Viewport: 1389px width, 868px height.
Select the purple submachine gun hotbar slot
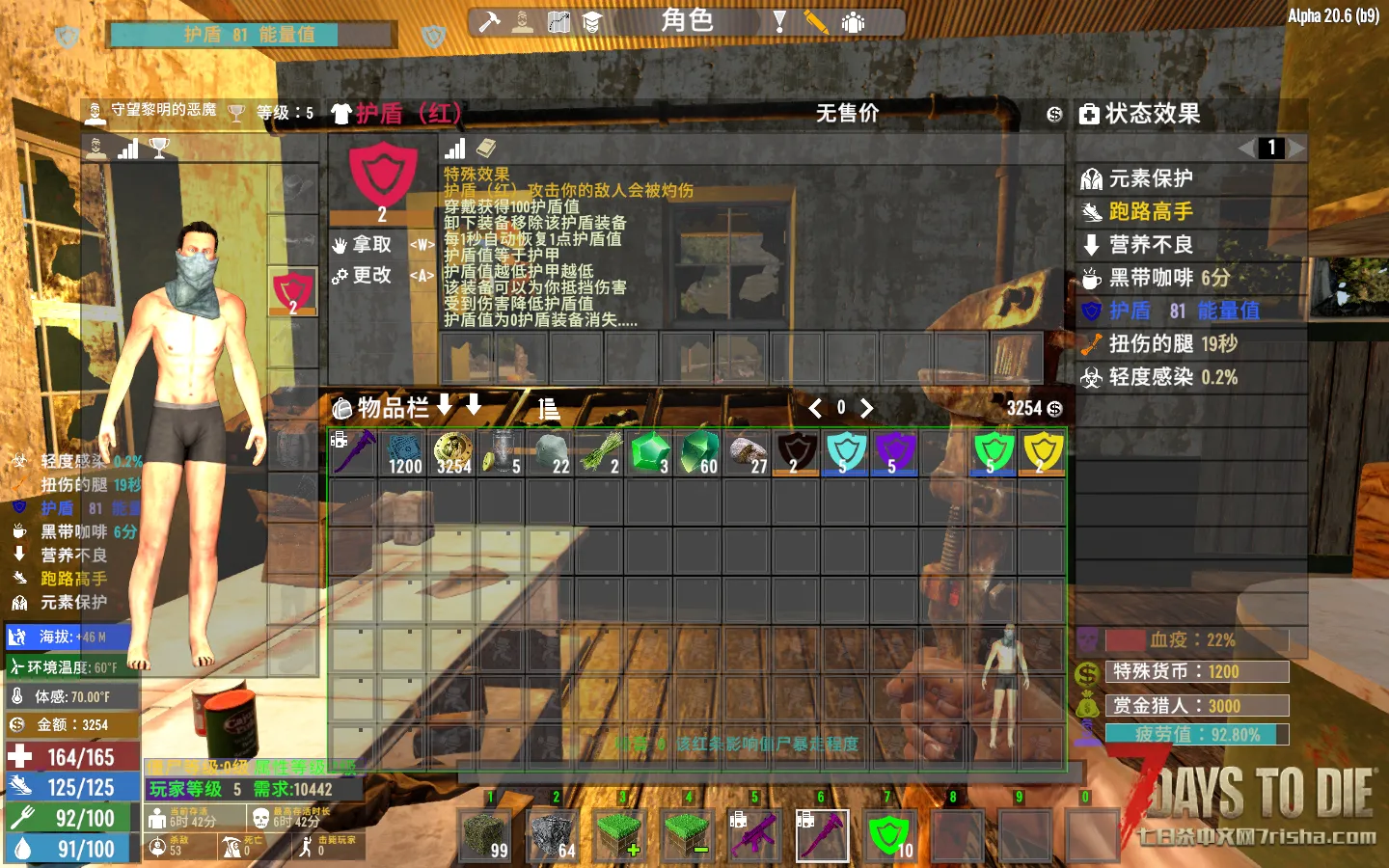click(754, 835)
